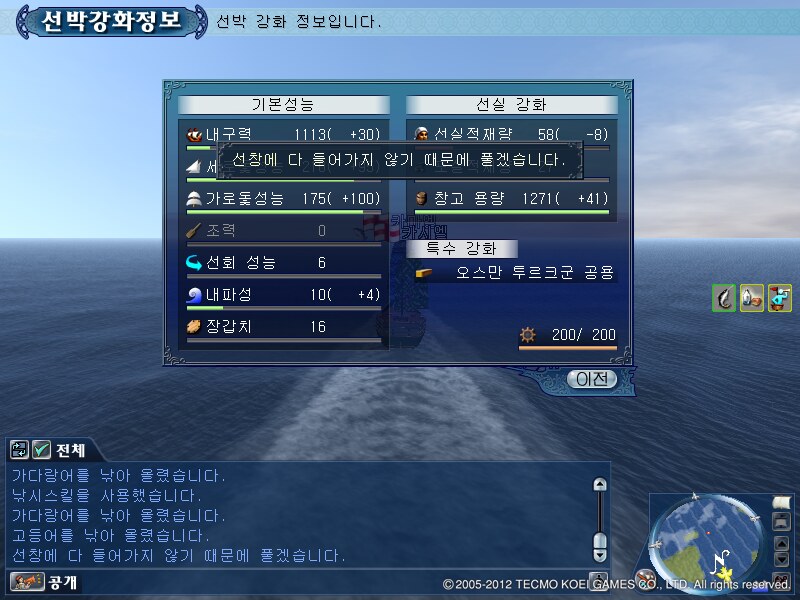Screen dimensions: 800x600
Task: Select the 오스만 투르크군 공용 special upgrade
Action: (x=515, y=272)
